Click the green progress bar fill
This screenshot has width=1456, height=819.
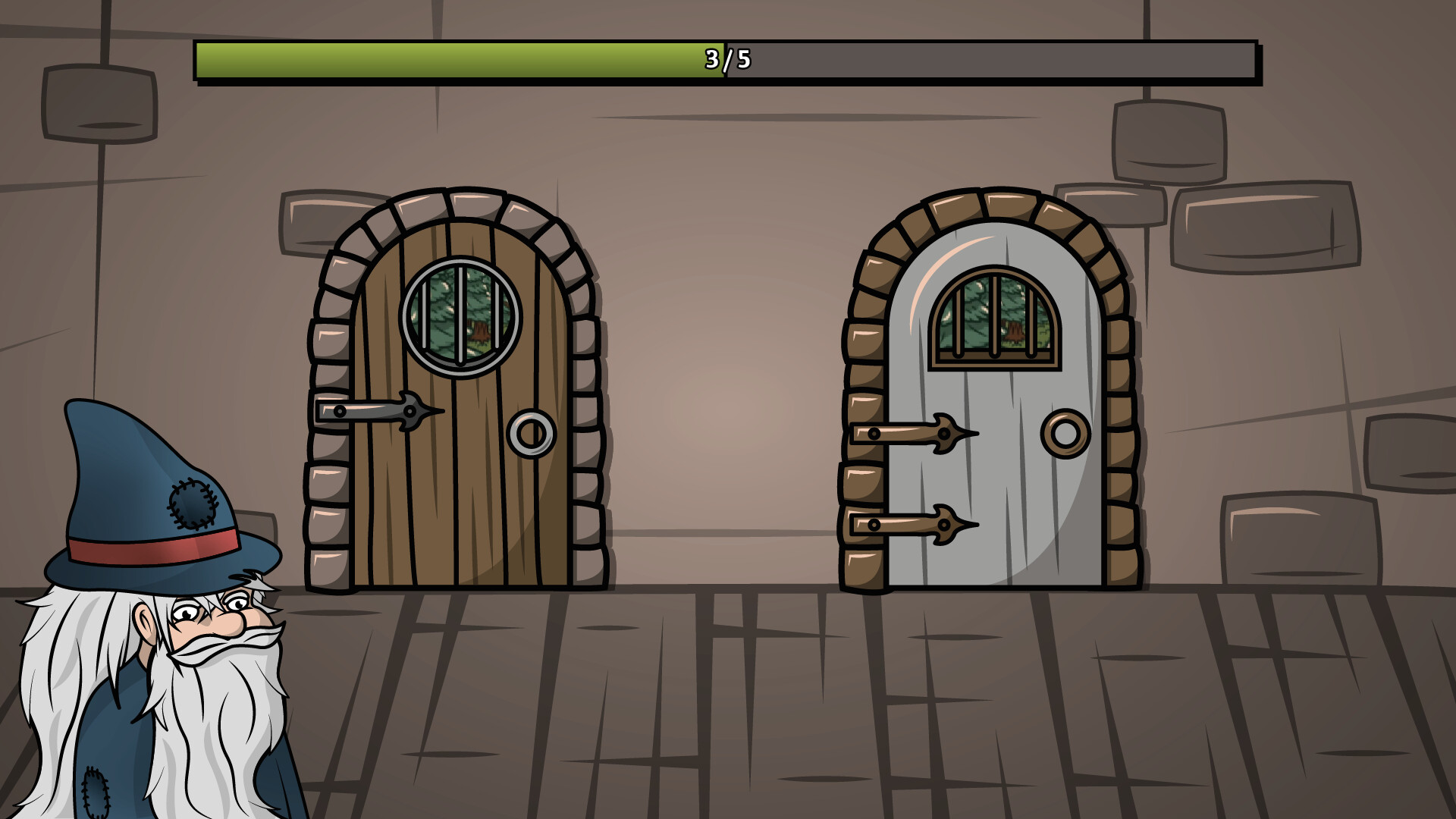[x=455, y=58]
